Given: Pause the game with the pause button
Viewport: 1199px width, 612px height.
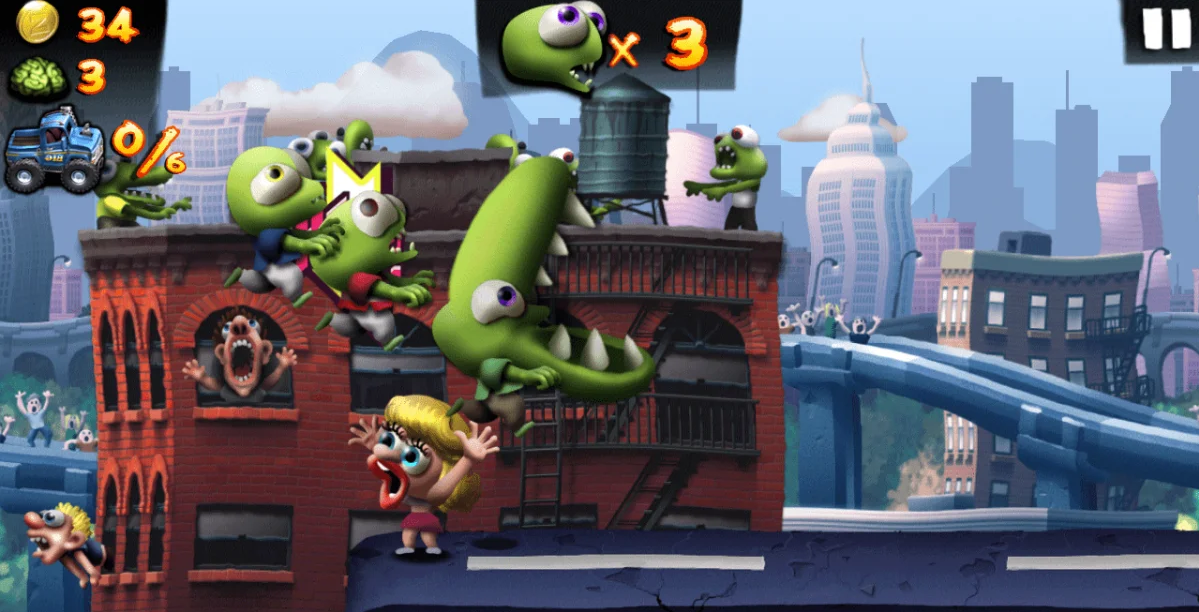Looking at the screenshot, I should 1166,28.
